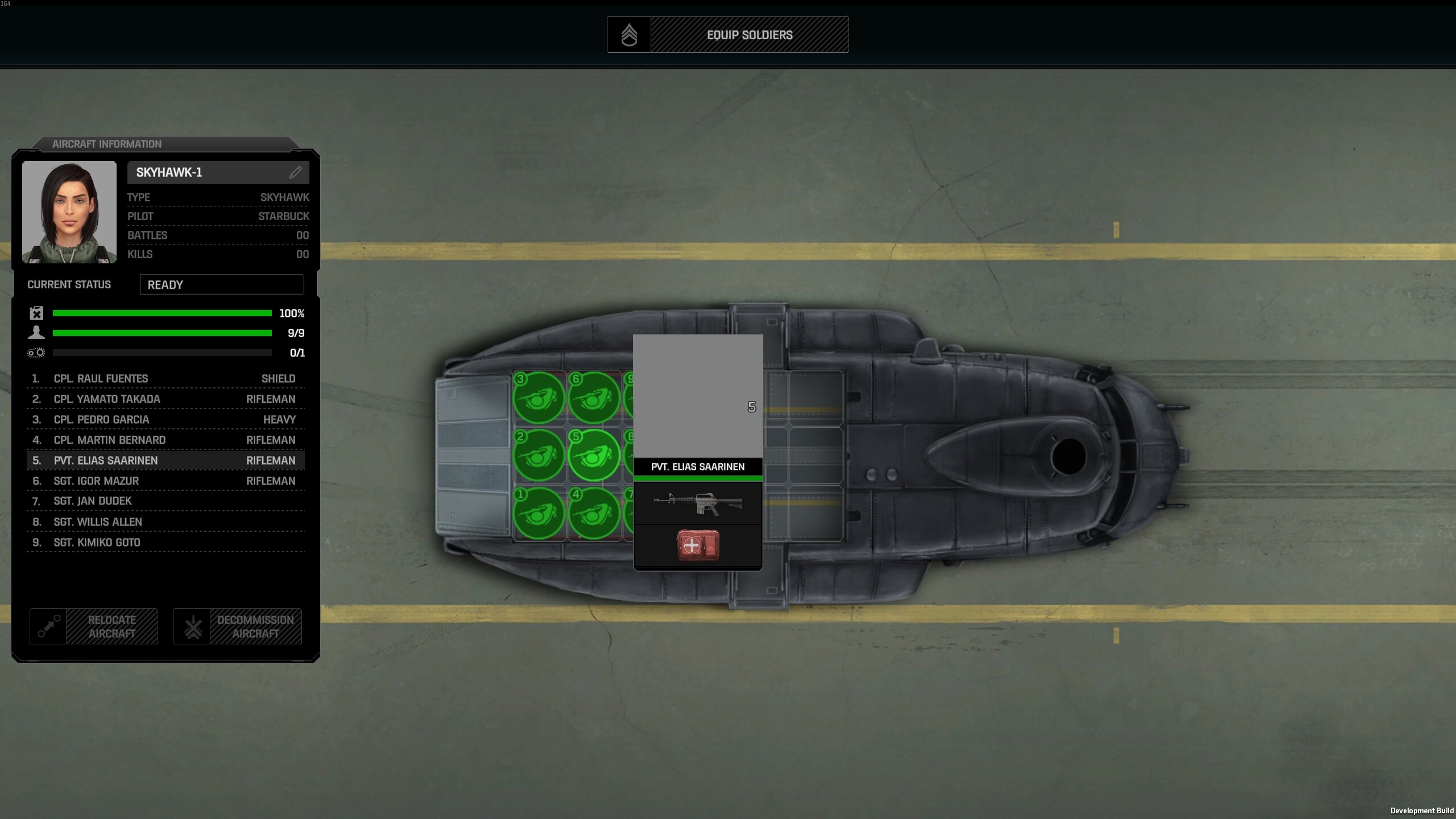Click the Decommission Aircraft button
1456x819 pixels.
tap(238, 627)
